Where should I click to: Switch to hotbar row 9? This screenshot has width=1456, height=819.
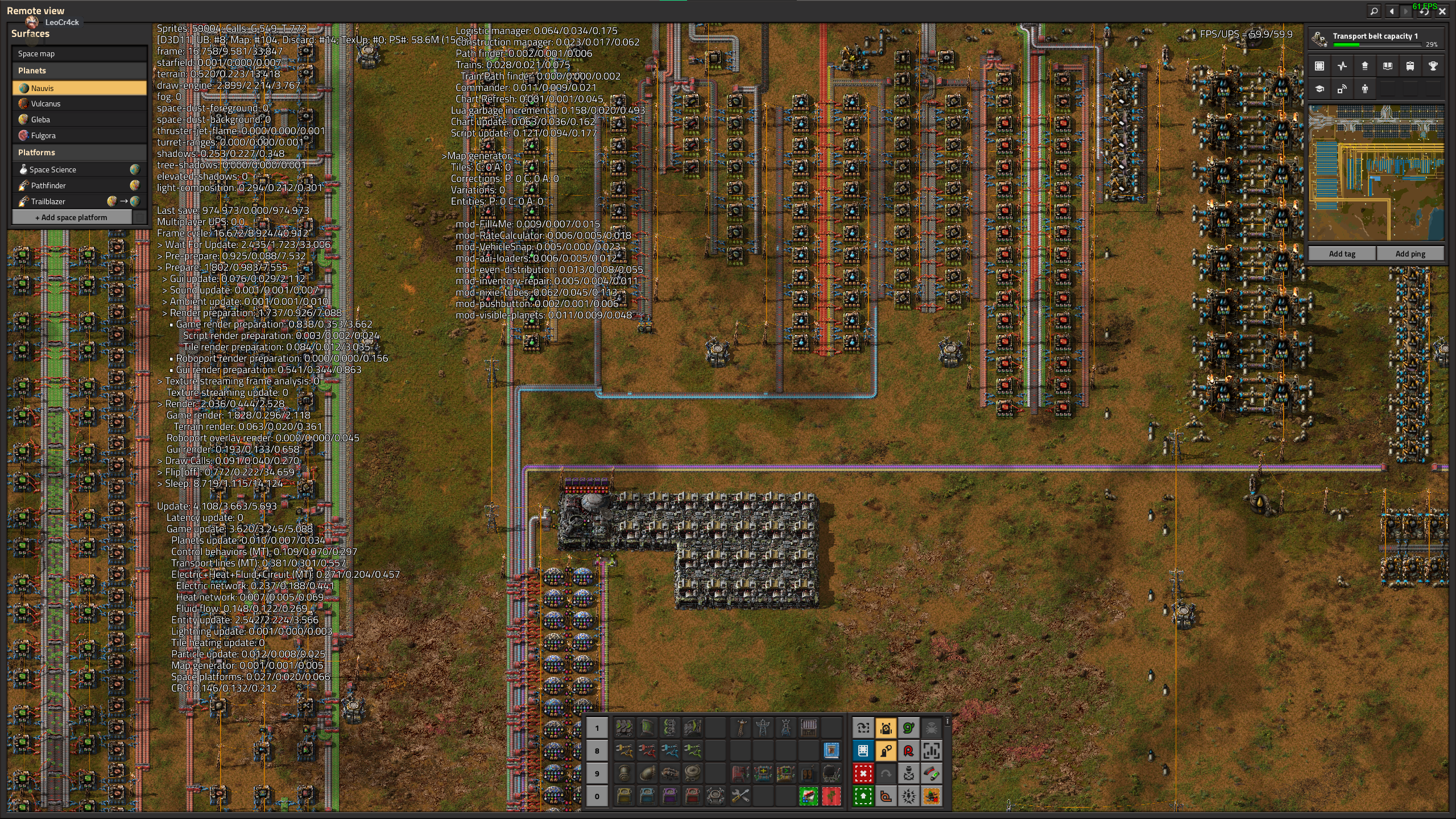tap(597, 773)
